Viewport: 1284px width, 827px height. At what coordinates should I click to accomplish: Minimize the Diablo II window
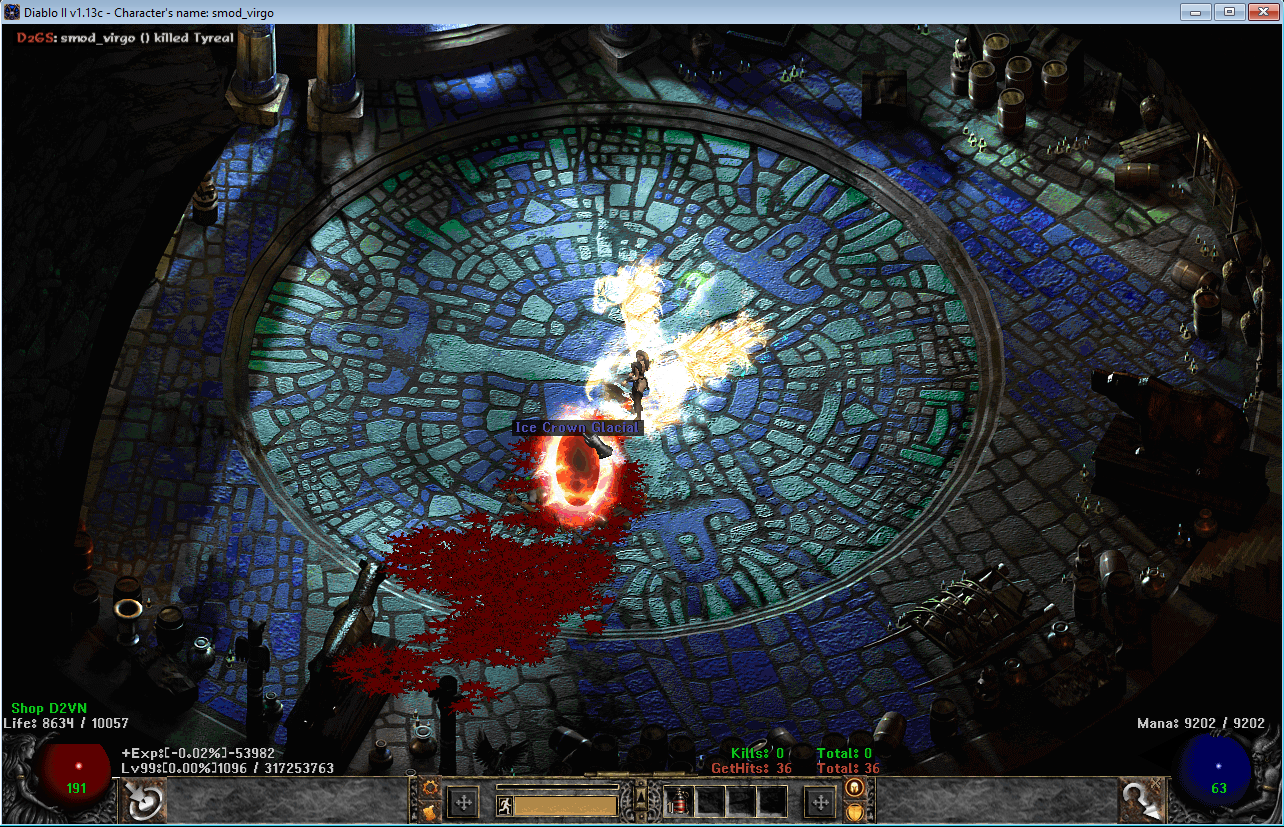(x=1196, y=12)
